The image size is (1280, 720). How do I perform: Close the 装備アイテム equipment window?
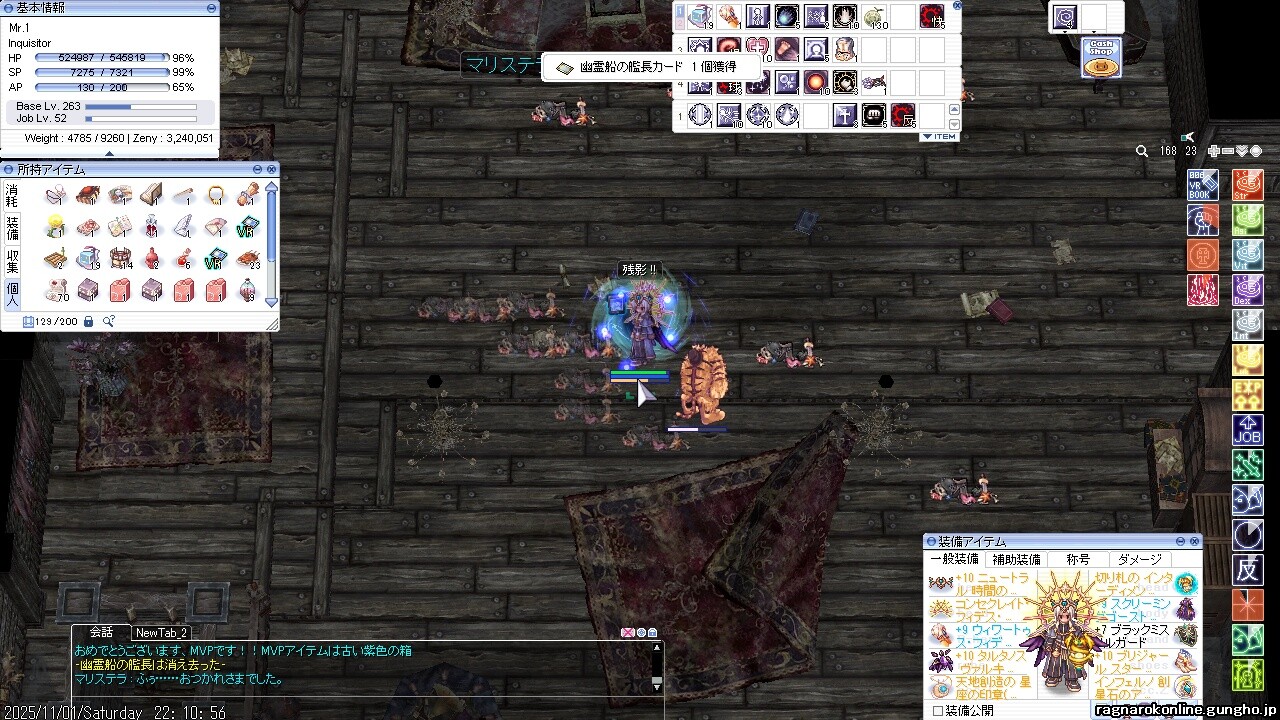[x=1193, y=541]
